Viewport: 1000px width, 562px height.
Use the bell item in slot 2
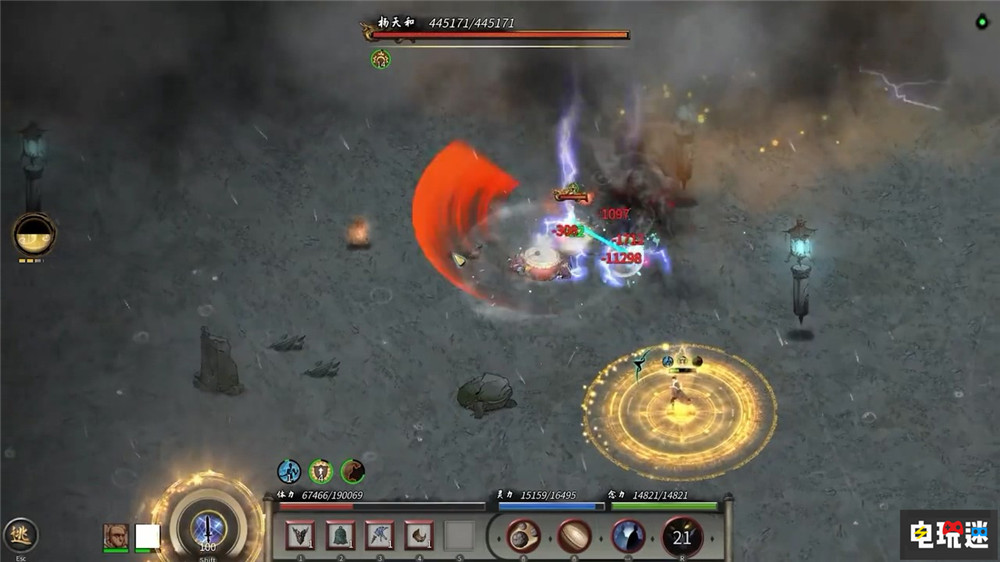point(340,536)
